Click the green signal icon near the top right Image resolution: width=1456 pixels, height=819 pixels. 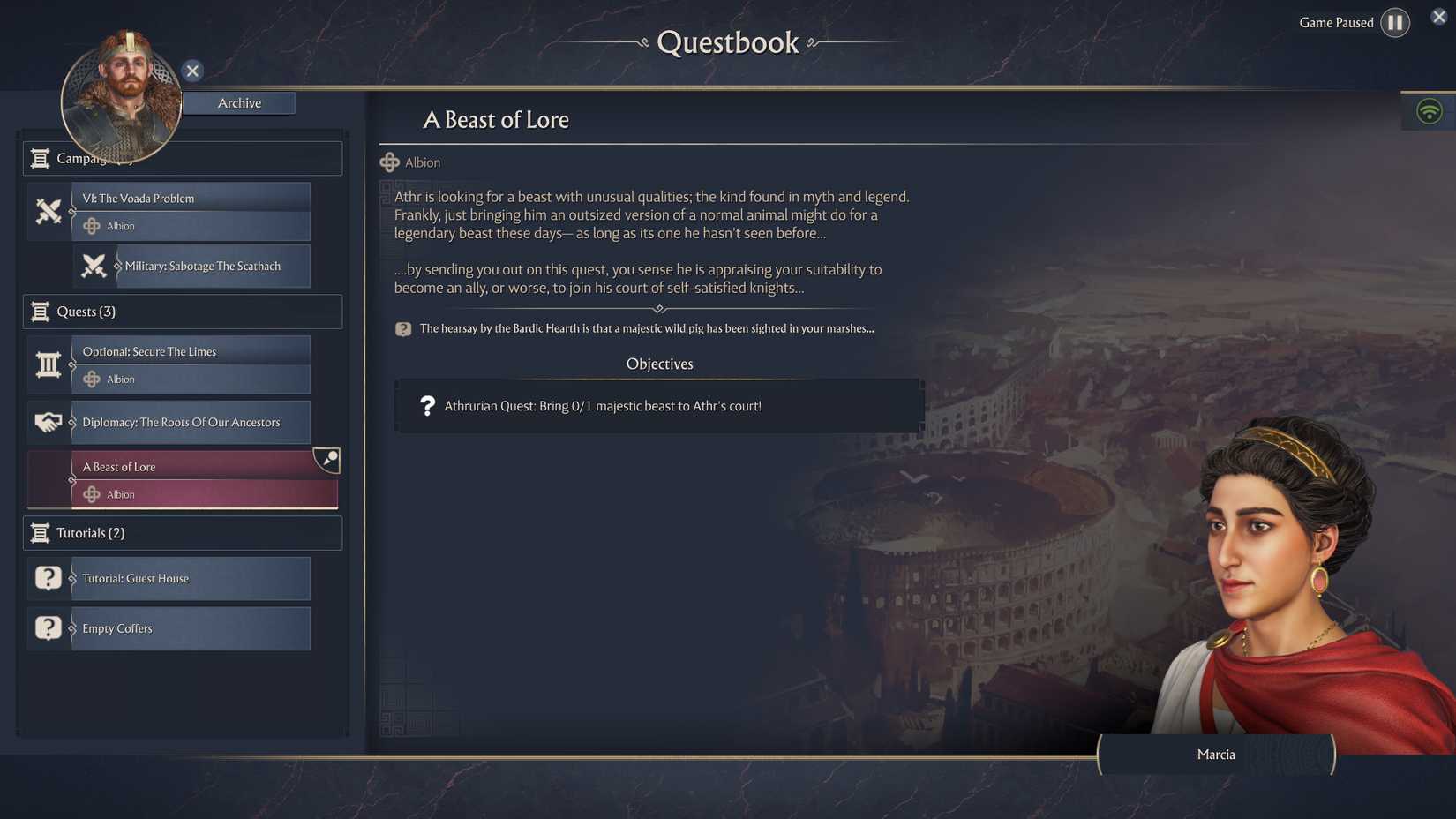(1430, 111)
